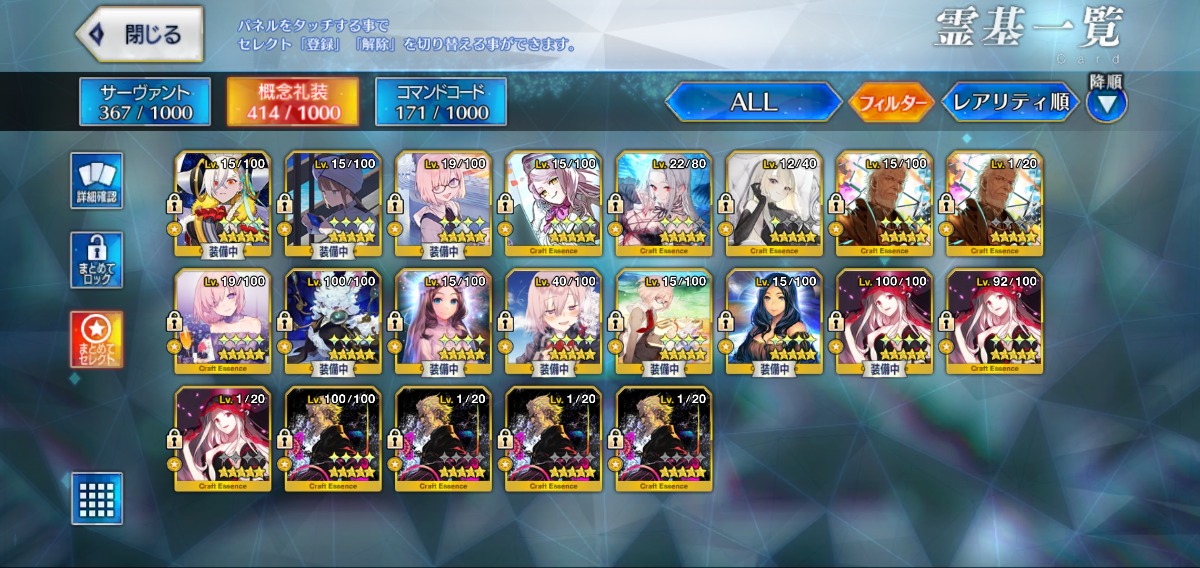This screenshot has width=1200, height=568.
Task: Activate まとめてセレクト bulk select button
Action: pyautogui.click(x=97, y=339)
